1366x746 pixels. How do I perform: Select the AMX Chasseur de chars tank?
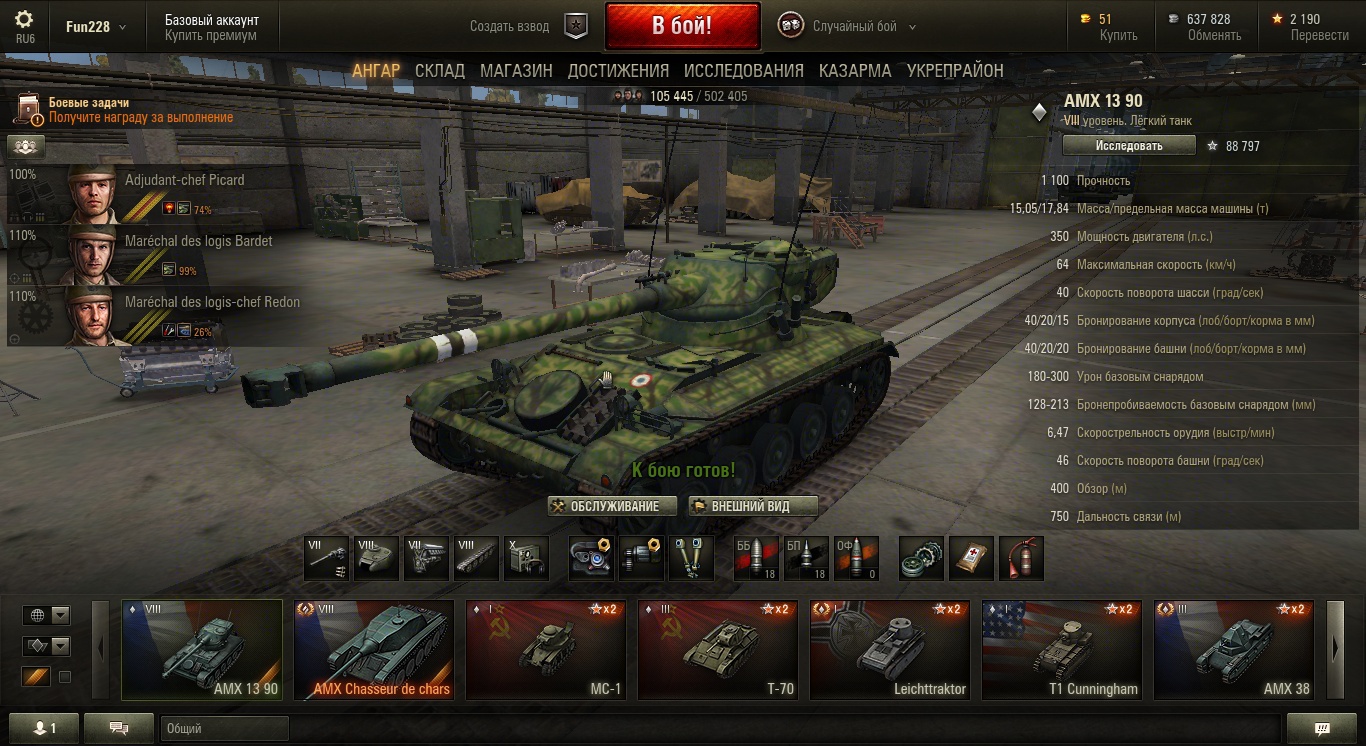pyautogui.click(x=374, y=649)
